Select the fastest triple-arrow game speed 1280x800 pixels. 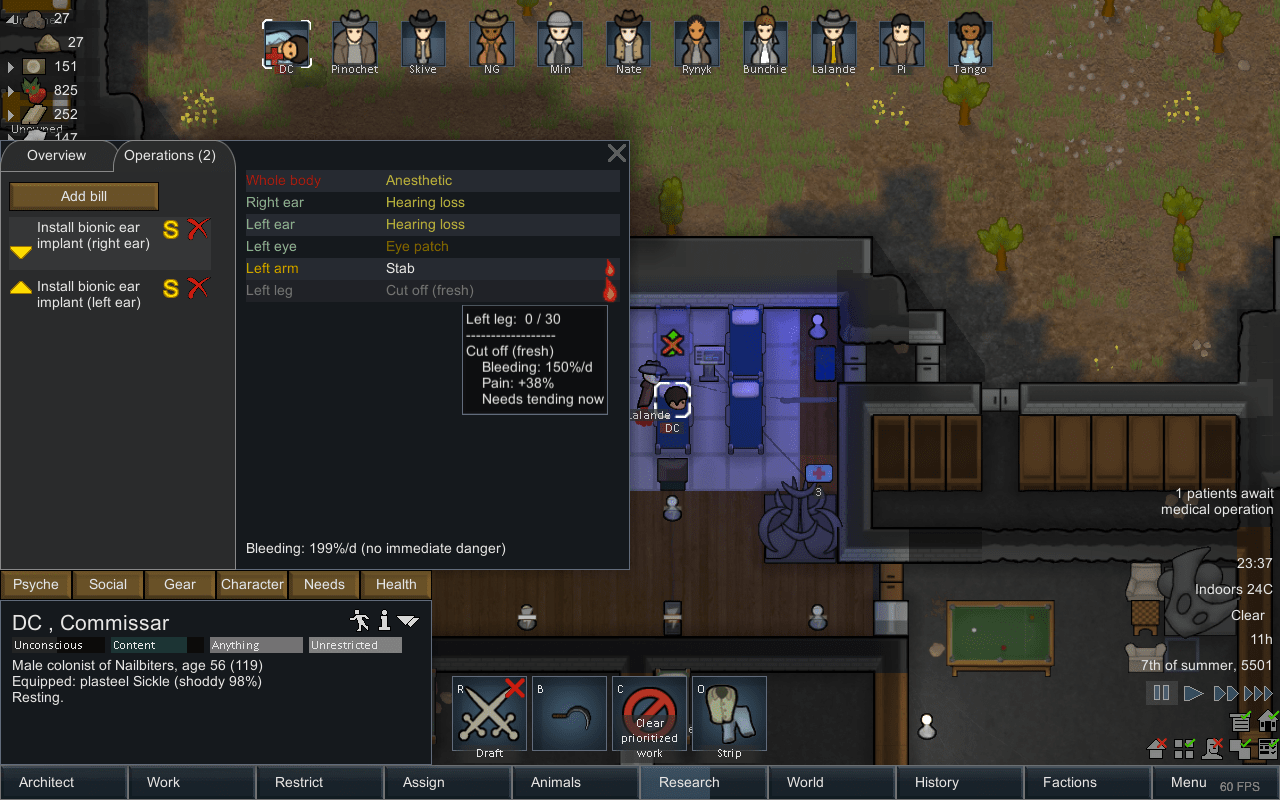pos(1258,692)
